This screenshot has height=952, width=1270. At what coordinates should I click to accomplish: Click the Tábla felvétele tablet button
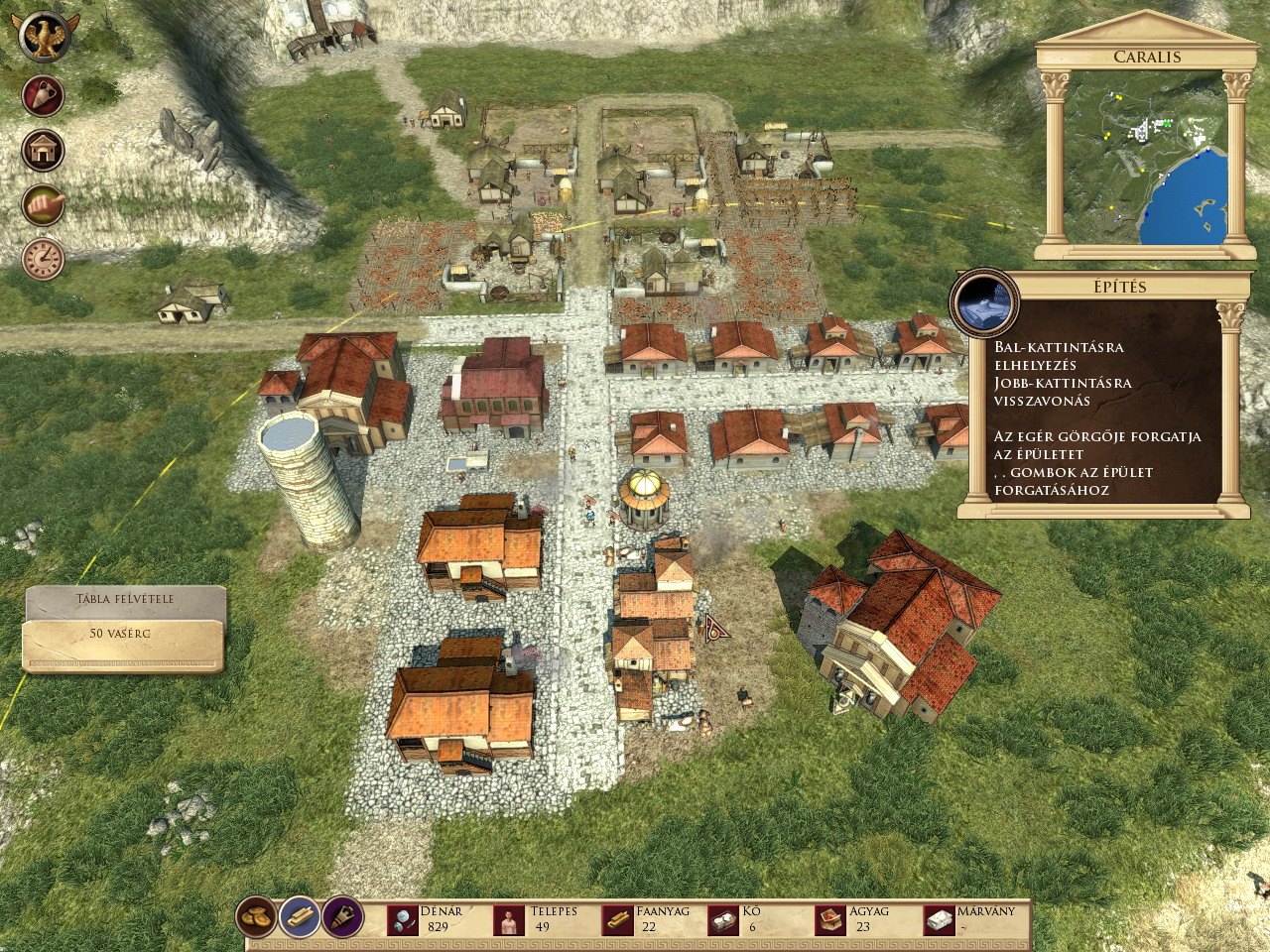tap(125, 600)
